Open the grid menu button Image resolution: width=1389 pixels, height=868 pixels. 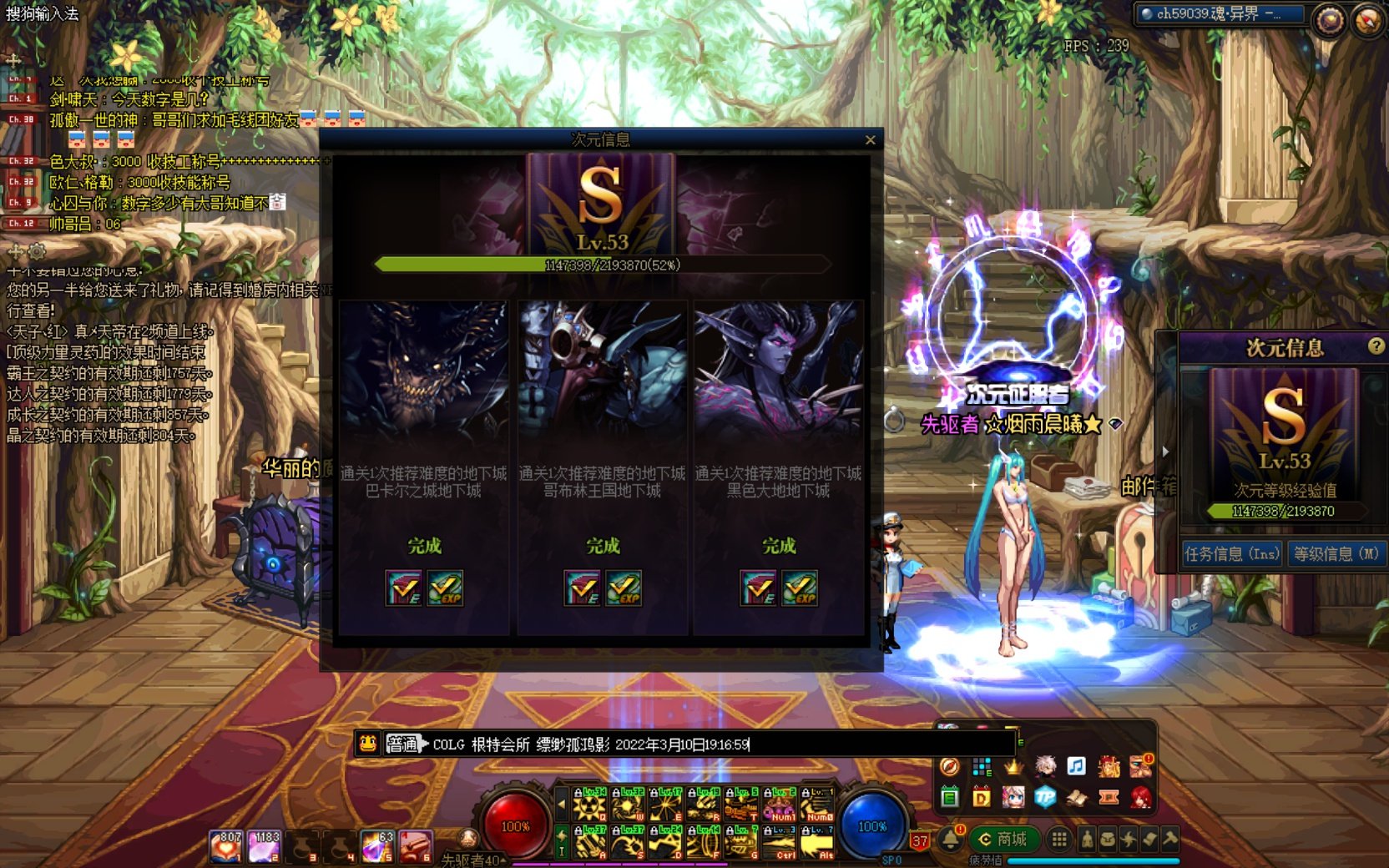1058,840
